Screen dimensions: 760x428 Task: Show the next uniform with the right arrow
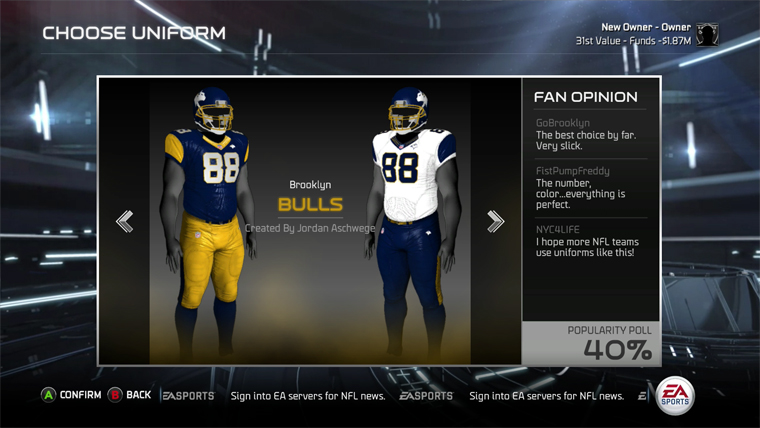coord(495,221)
